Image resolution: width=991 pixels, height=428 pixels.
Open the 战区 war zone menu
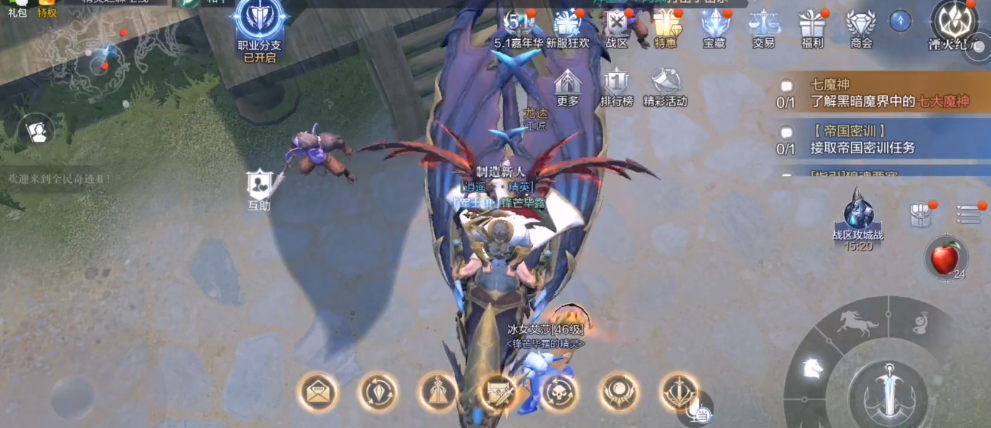(x=617, y=25)
